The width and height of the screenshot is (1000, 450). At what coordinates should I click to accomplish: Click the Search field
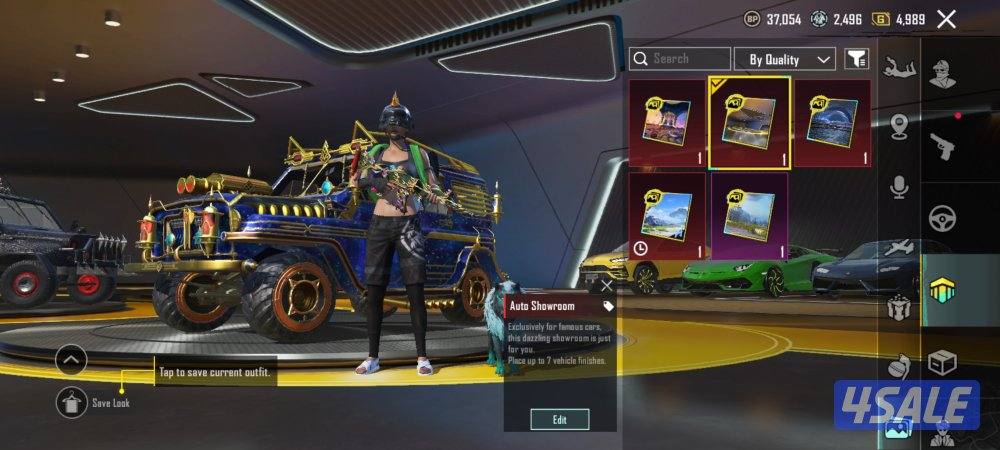pyautogui.click(x=680, y=59)
